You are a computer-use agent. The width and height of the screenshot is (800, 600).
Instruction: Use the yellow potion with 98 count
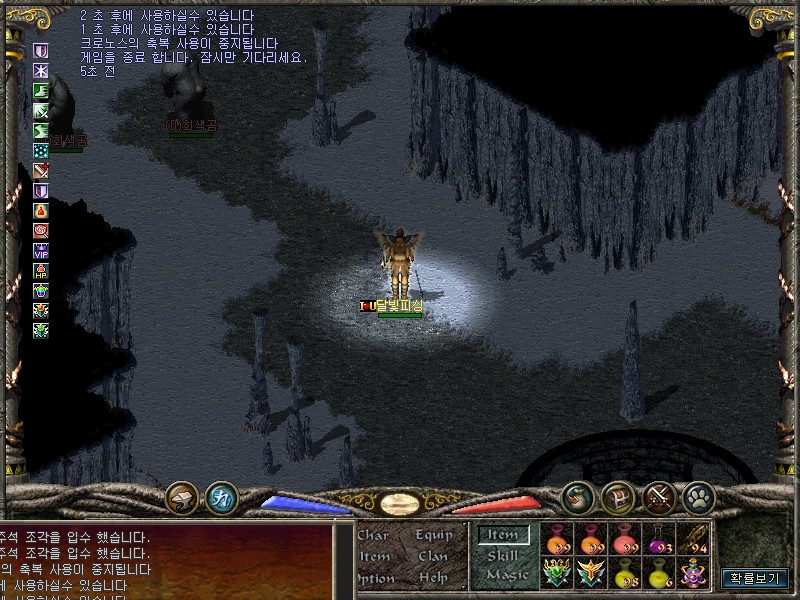click(625, 573)
